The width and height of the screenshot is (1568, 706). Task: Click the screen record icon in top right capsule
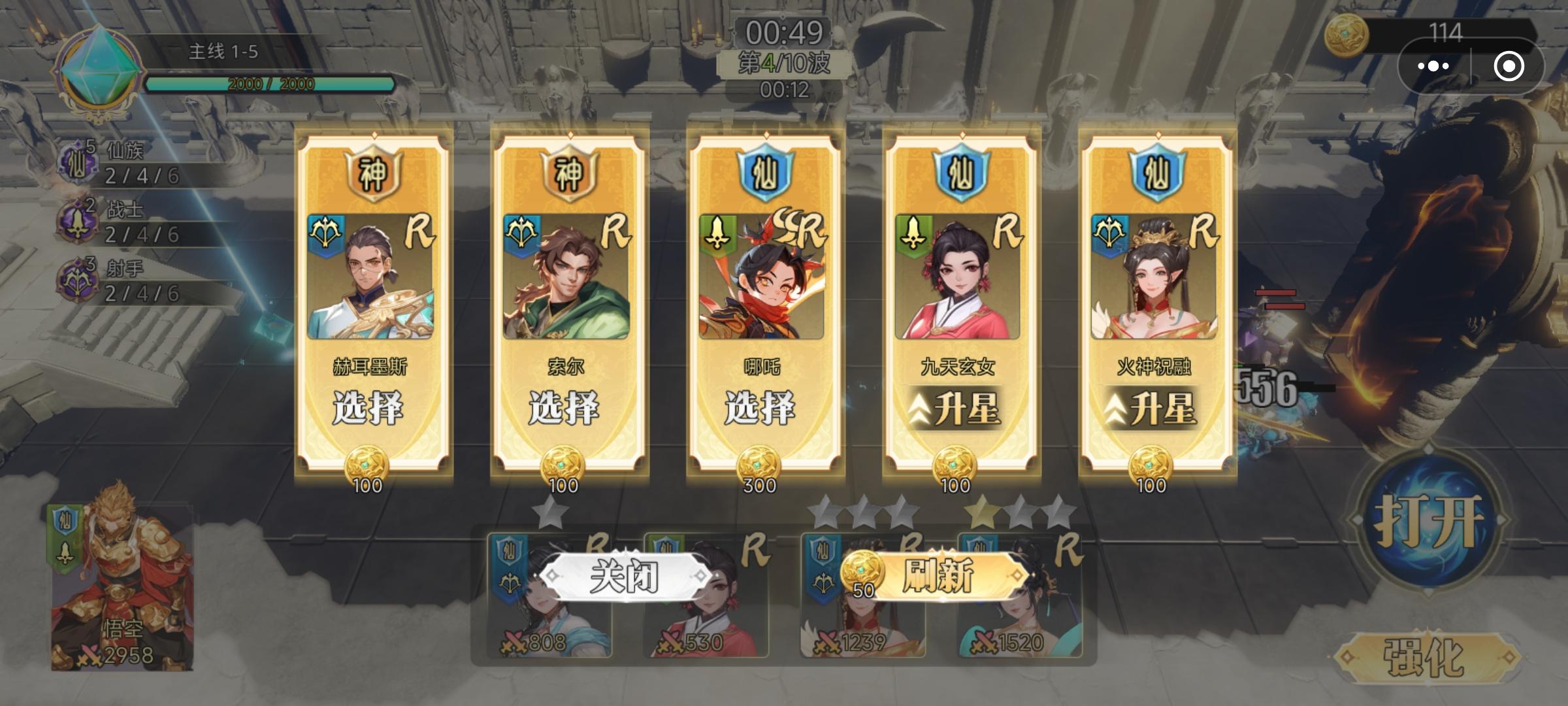[1511, 65]
